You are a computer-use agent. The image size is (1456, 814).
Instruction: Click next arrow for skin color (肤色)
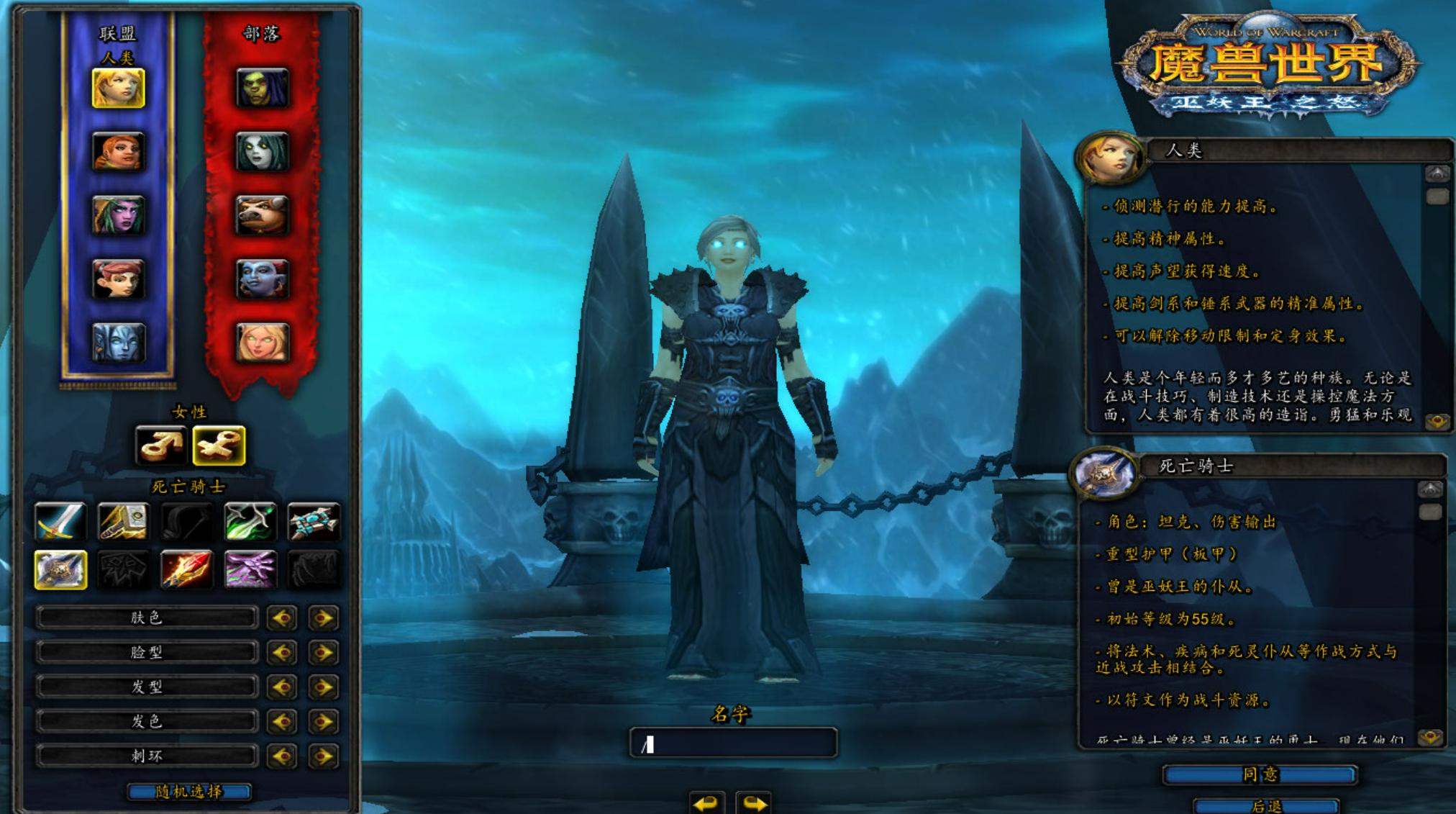click(323, 618)
